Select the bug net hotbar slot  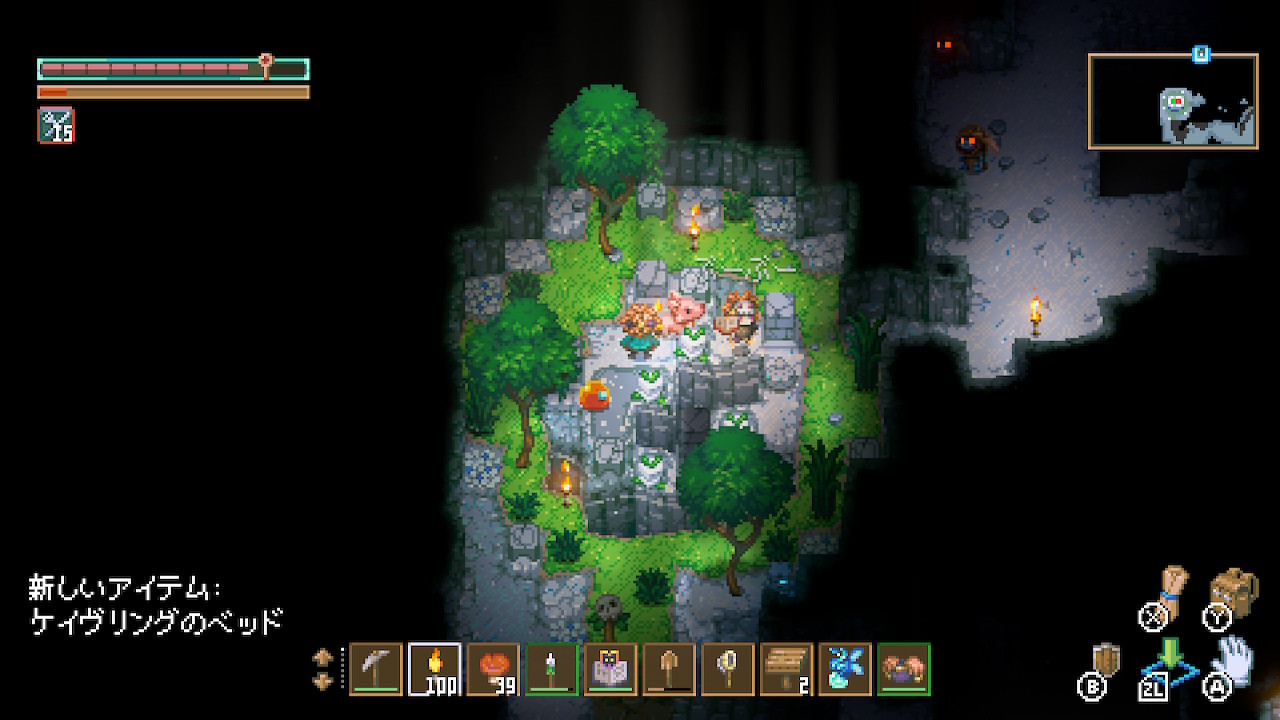point(728,669)
